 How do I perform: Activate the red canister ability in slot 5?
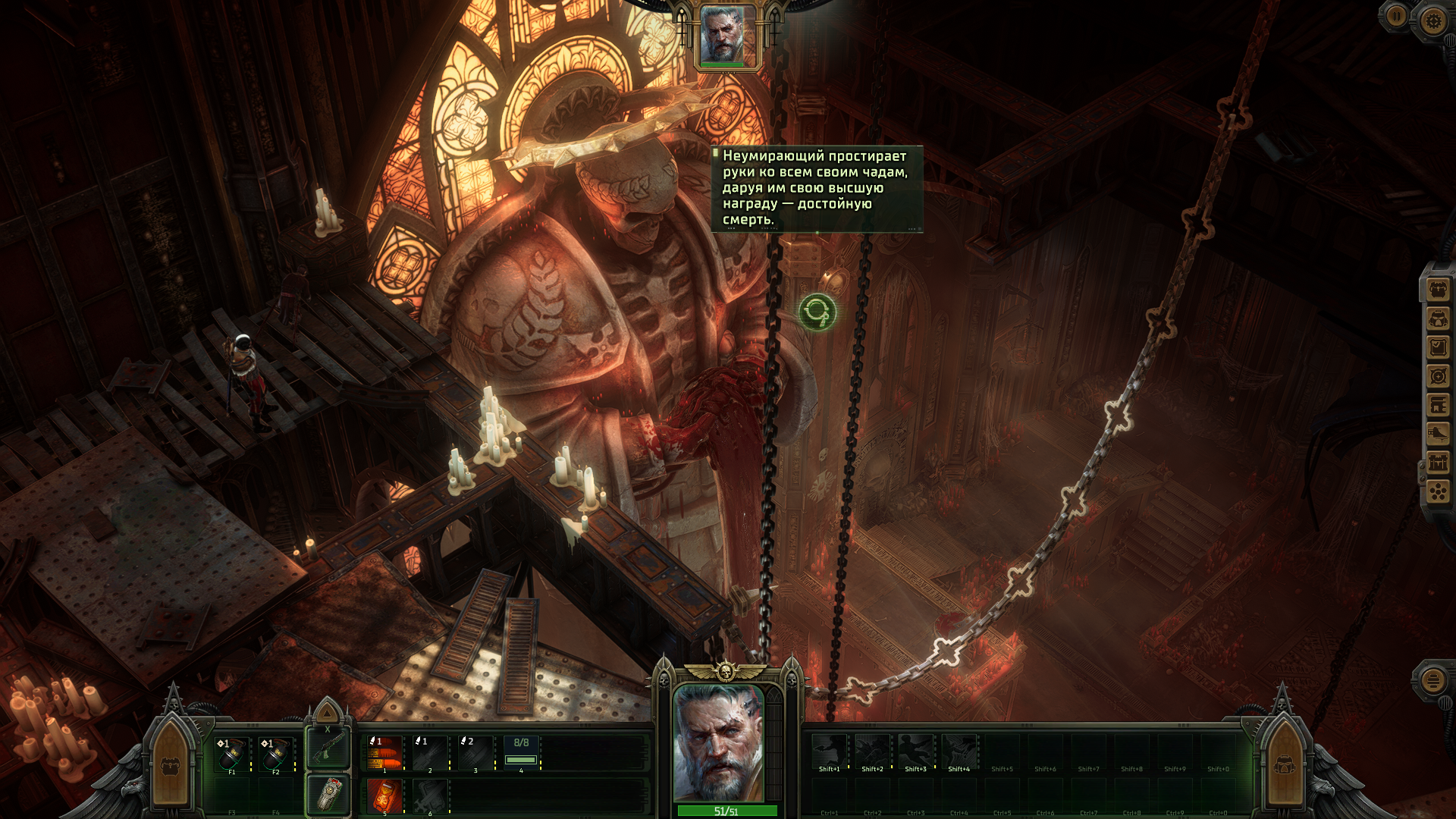point(384,796)
